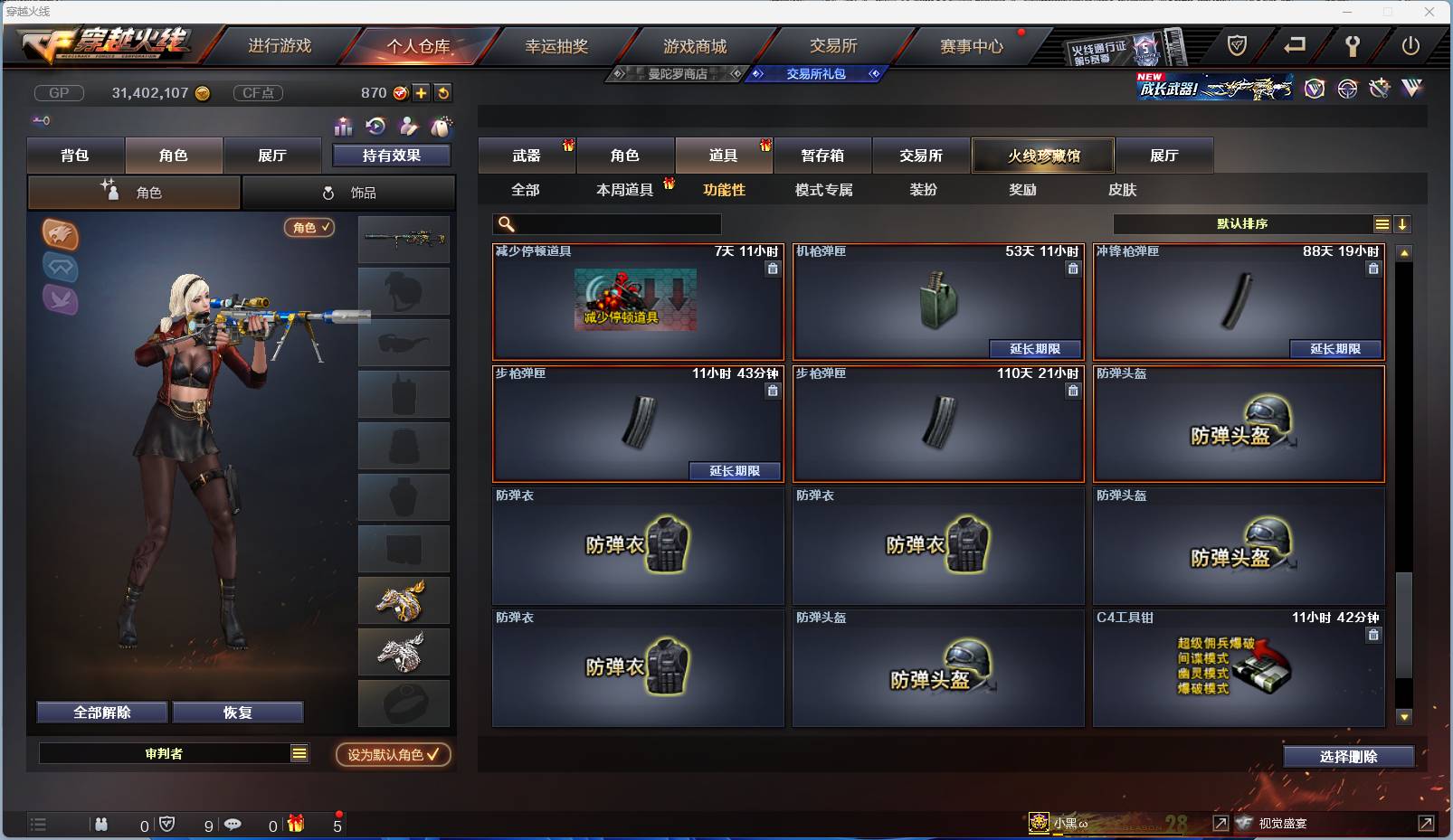Image resolution: width=1453 pixels, height=840 pixels.
Task: Click the golden wolf accessory thumbnail in the equipment slots
Action: click(404, 599)
